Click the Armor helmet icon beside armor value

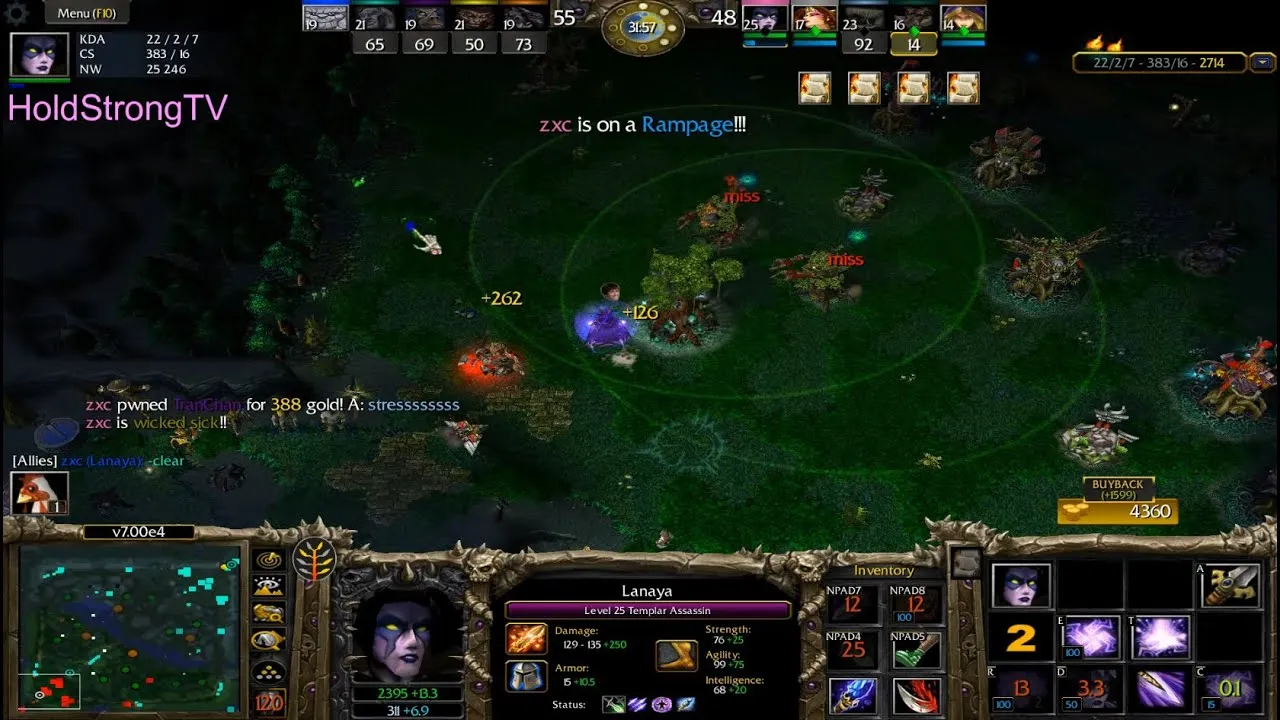(528, 676)
